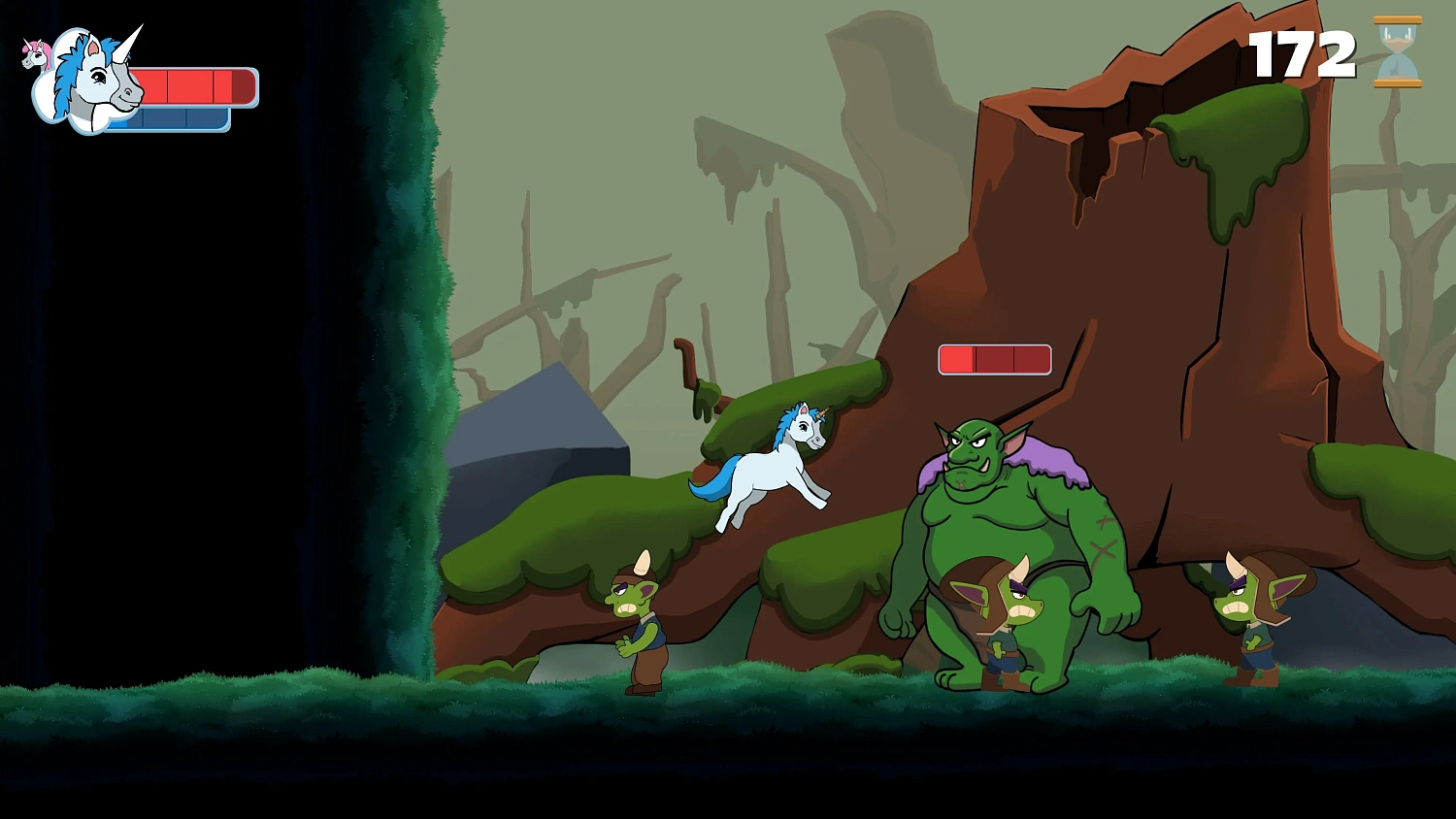Image resolution: width=1456 pixels, height=819 pixels.
Task: Click the boss health bar above the troll
Action: pos(993,359)
